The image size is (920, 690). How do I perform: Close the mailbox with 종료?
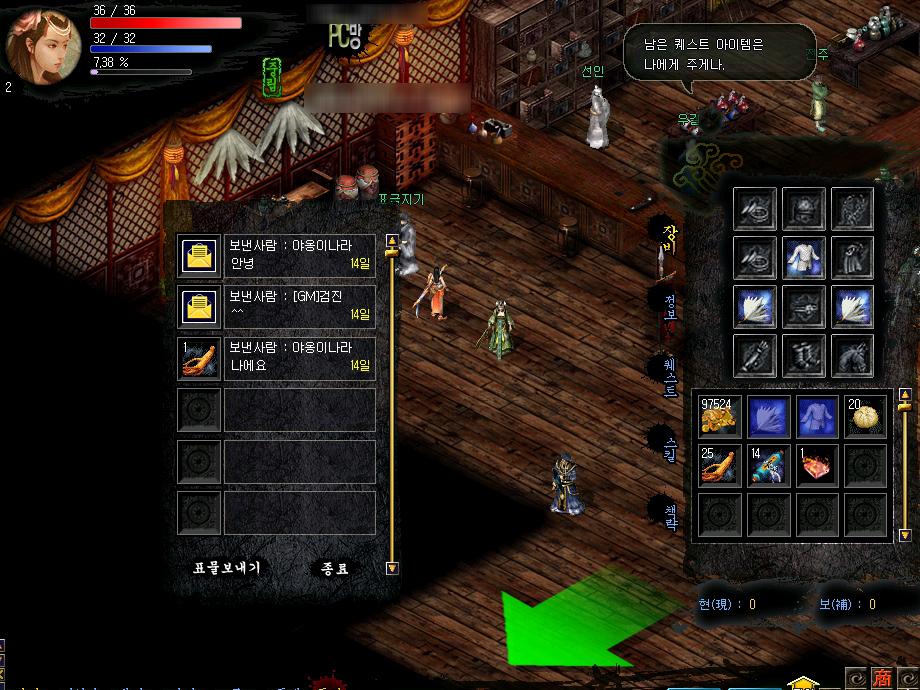[335, 568]
